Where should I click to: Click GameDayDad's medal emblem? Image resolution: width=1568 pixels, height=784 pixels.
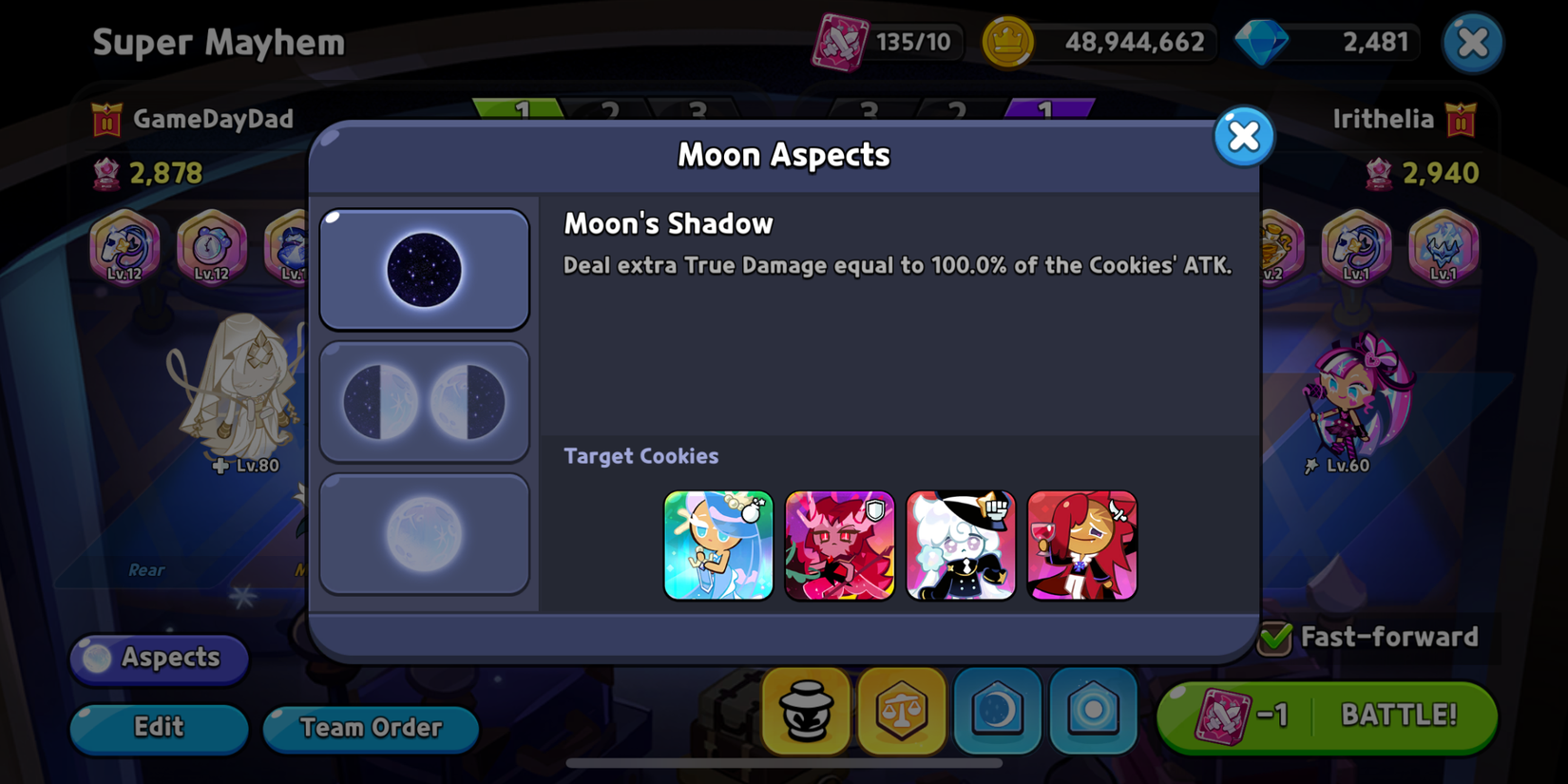point(107,120)
